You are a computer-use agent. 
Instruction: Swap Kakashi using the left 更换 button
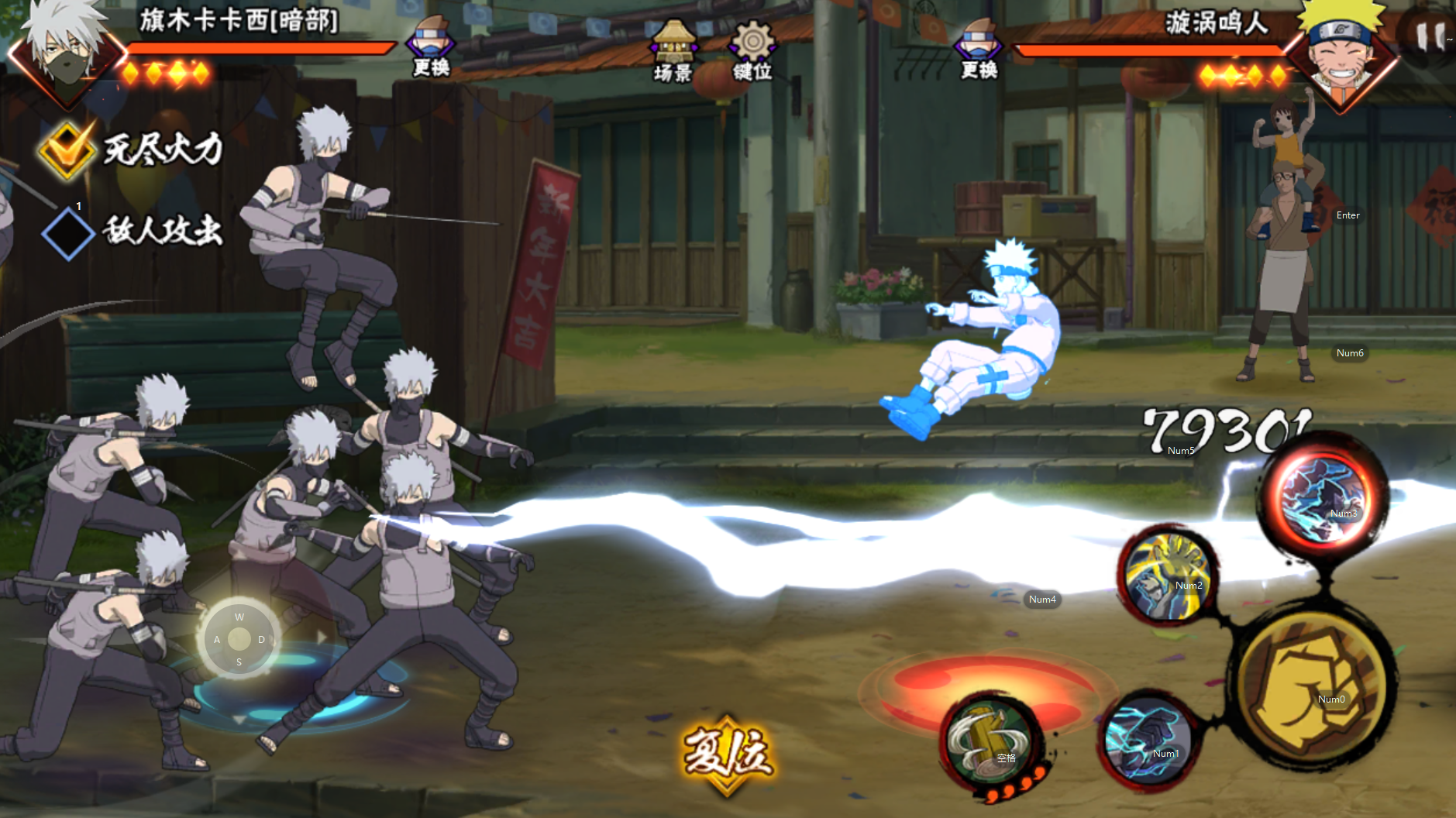coord(431,48)
